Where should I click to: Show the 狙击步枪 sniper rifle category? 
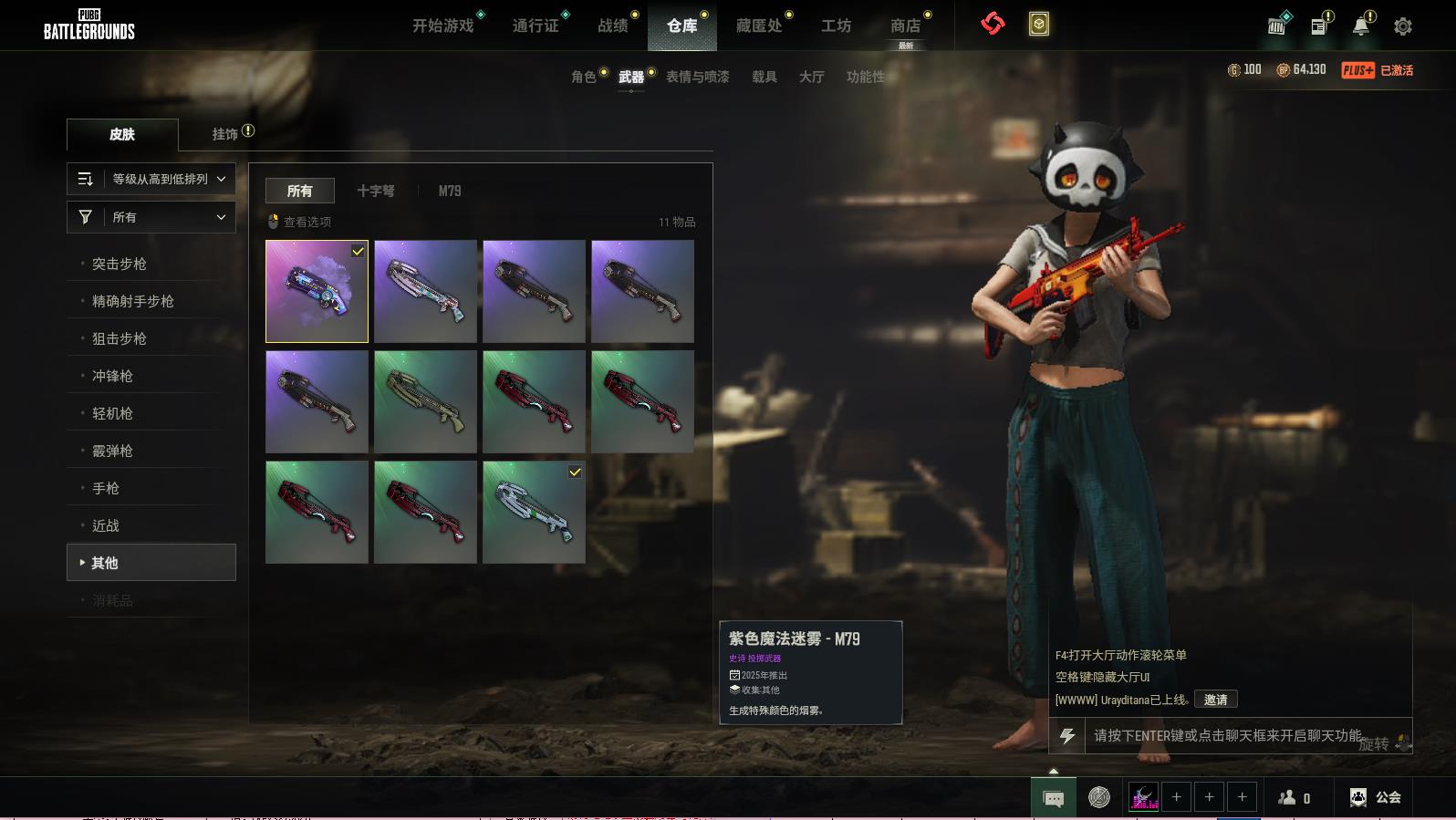[x=120, y=338]
